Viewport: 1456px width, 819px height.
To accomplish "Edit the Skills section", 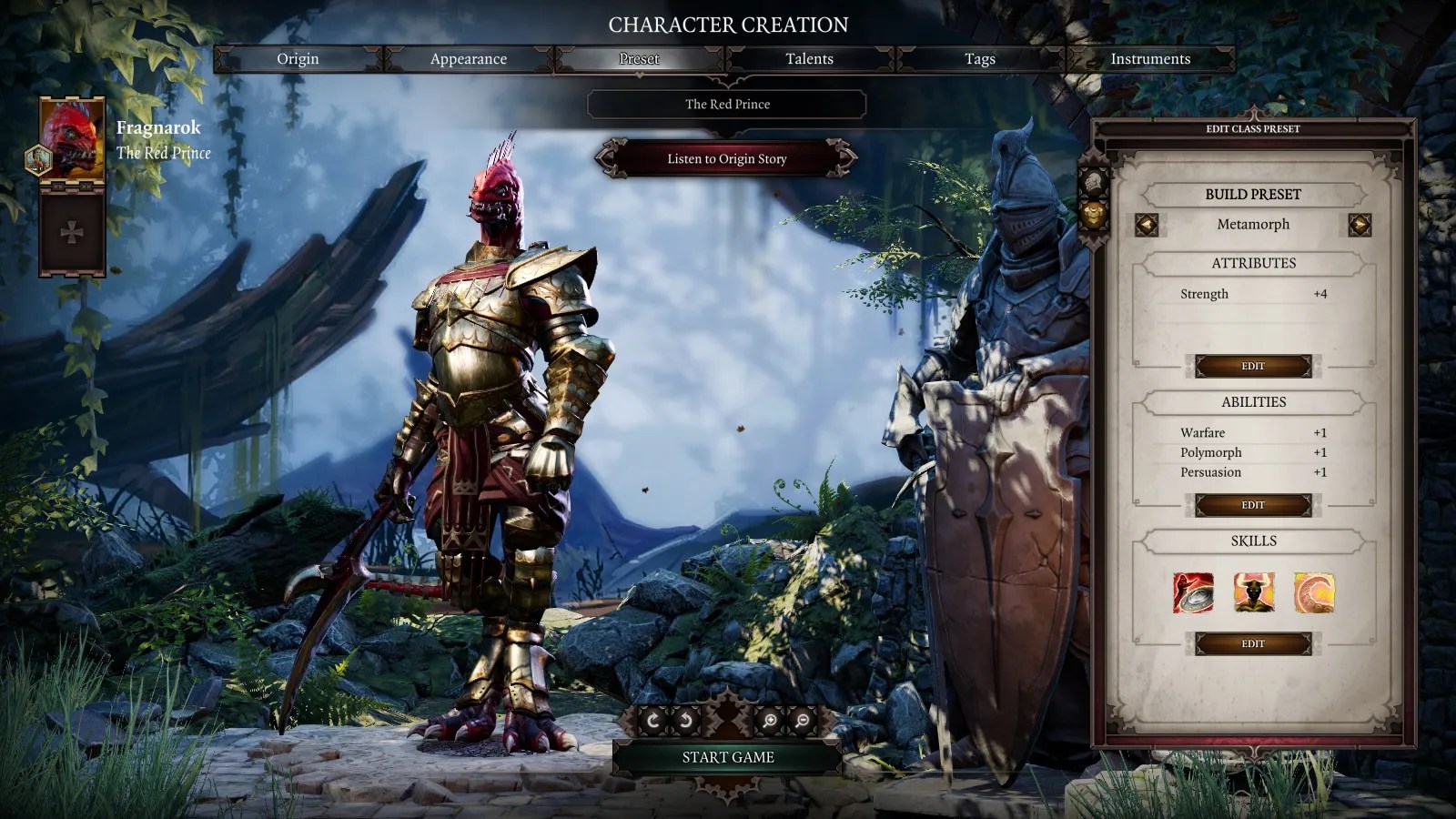I will coord(1253,643).
